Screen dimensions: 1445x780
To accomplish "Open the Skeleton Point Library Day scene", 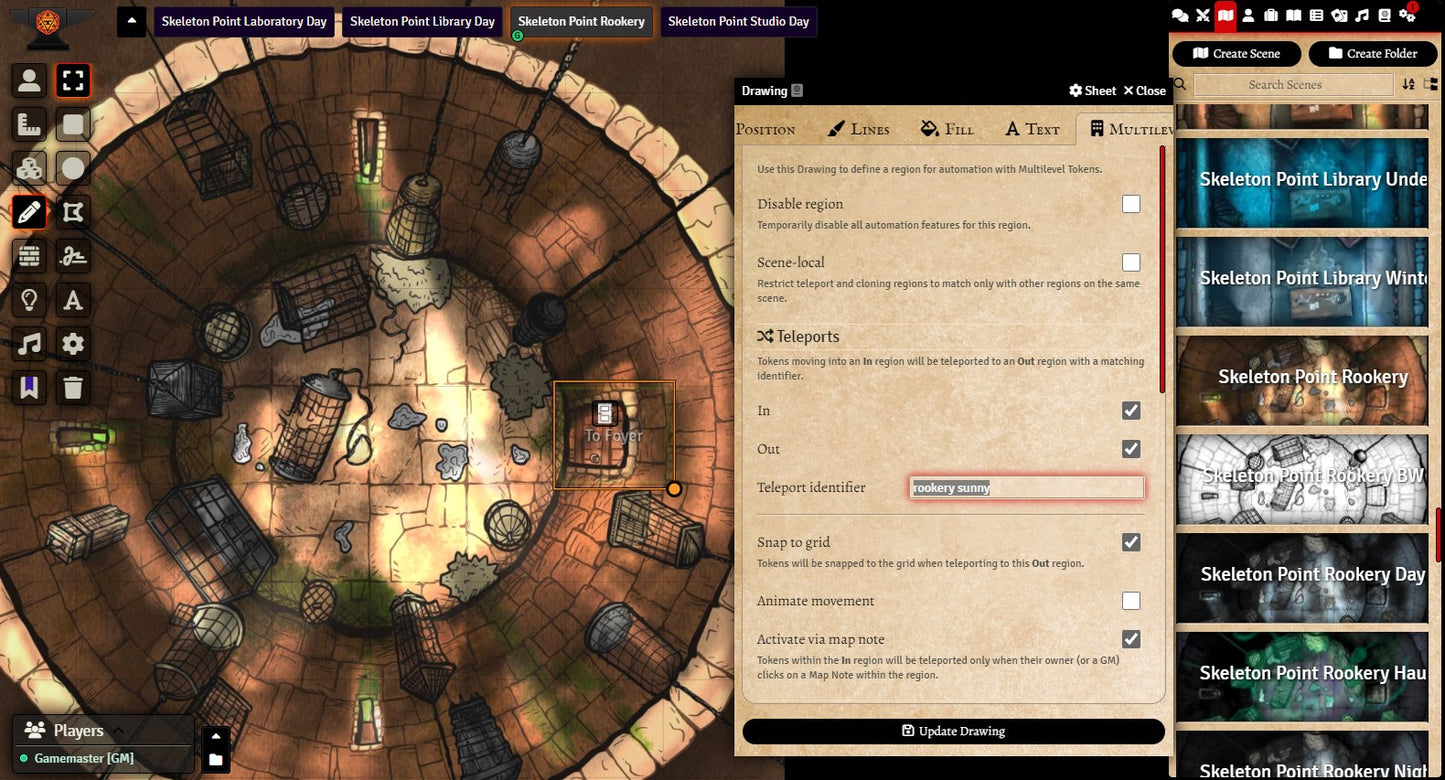I will [x=422, y=21].
